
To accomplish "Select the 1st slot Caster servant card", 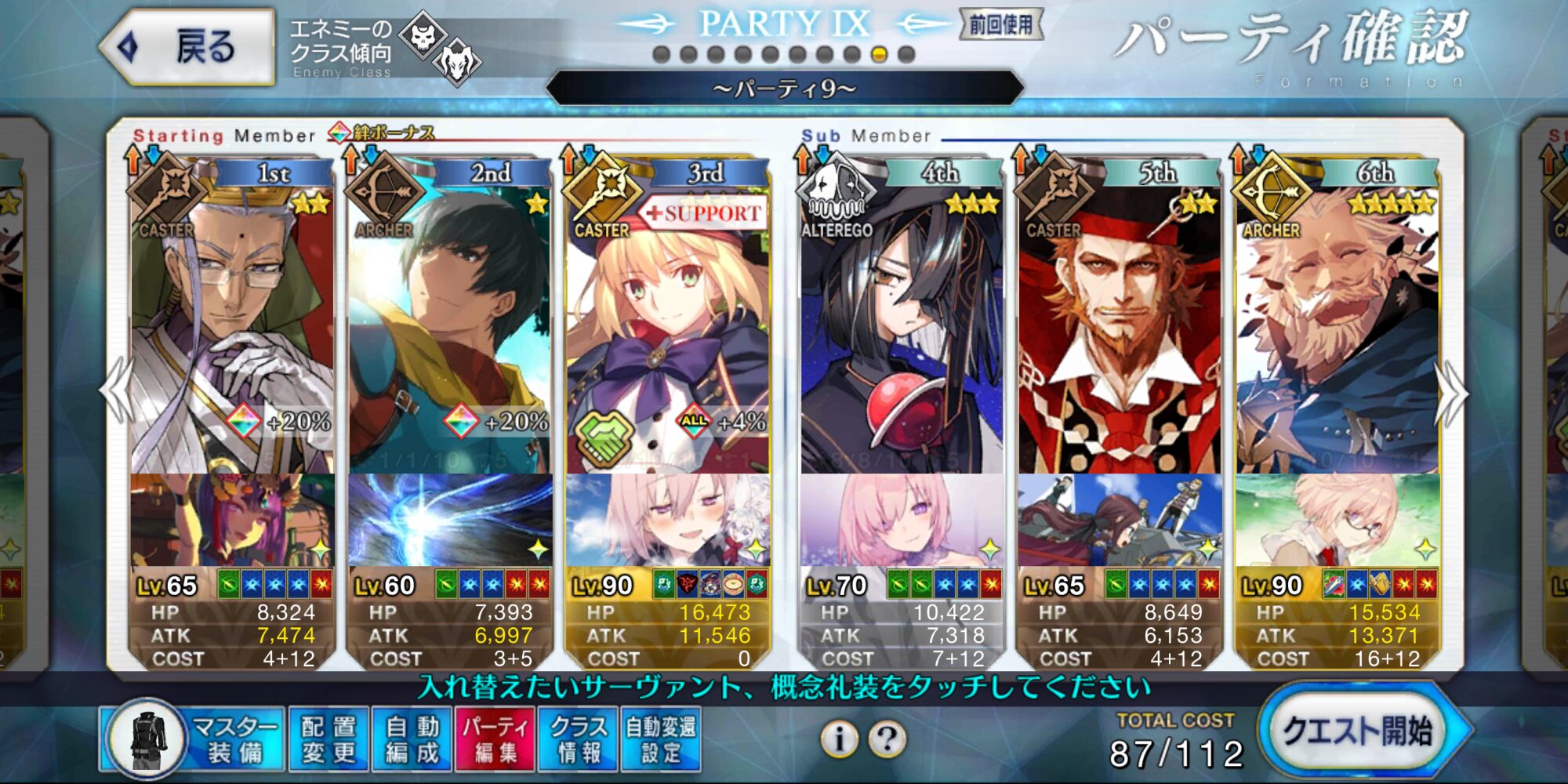I will coord(232,329).
